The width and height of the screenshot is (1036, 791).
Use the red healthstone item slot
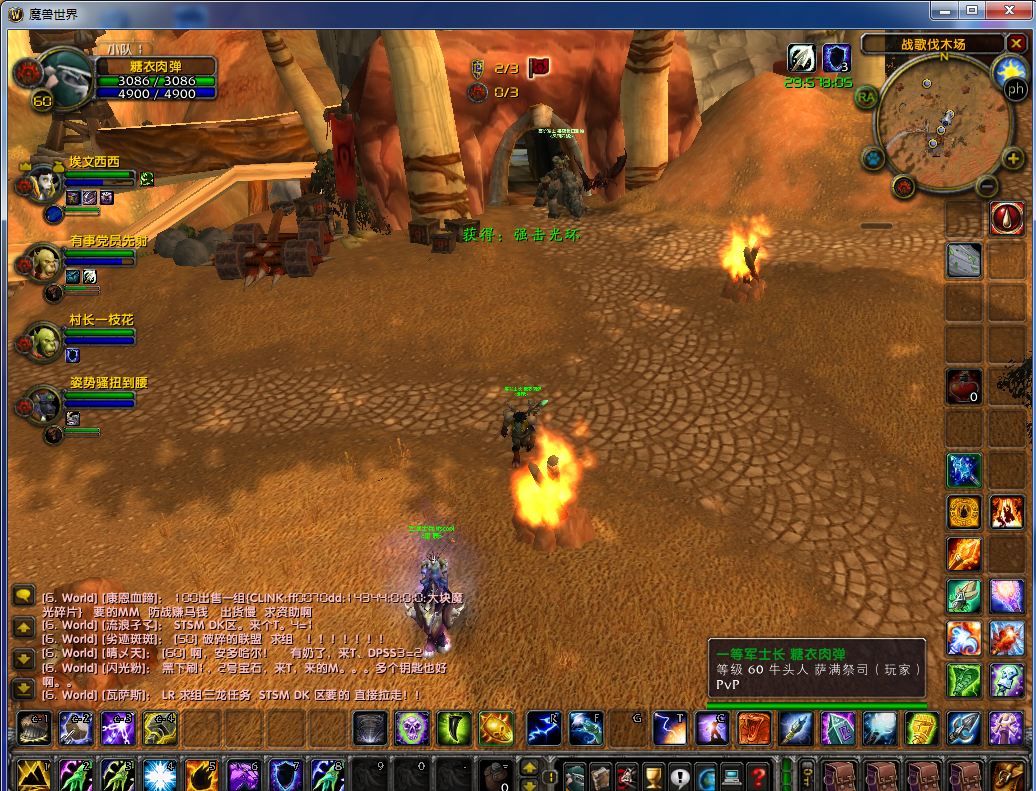tap(964, 386)
